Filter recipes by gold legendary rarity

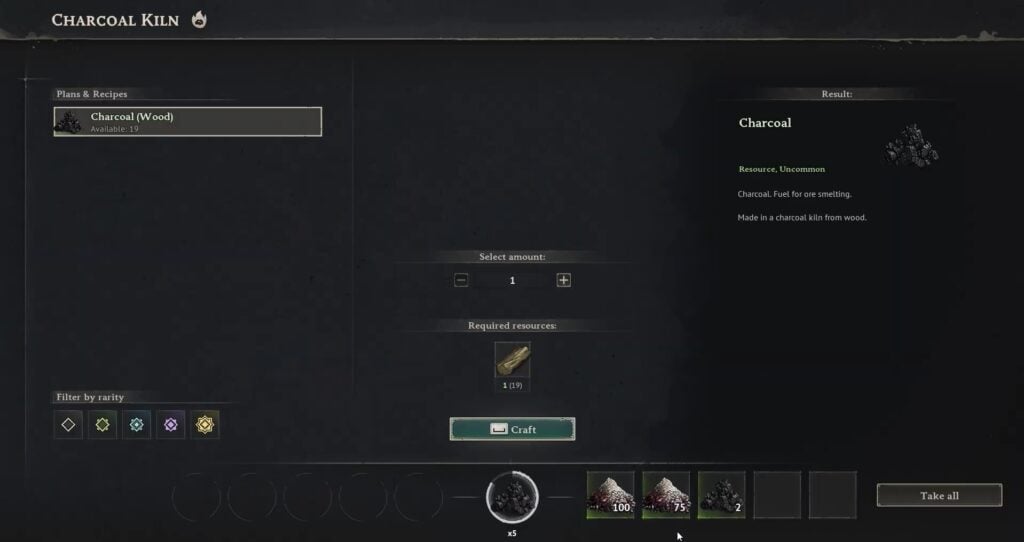click(x=204, y=424)
